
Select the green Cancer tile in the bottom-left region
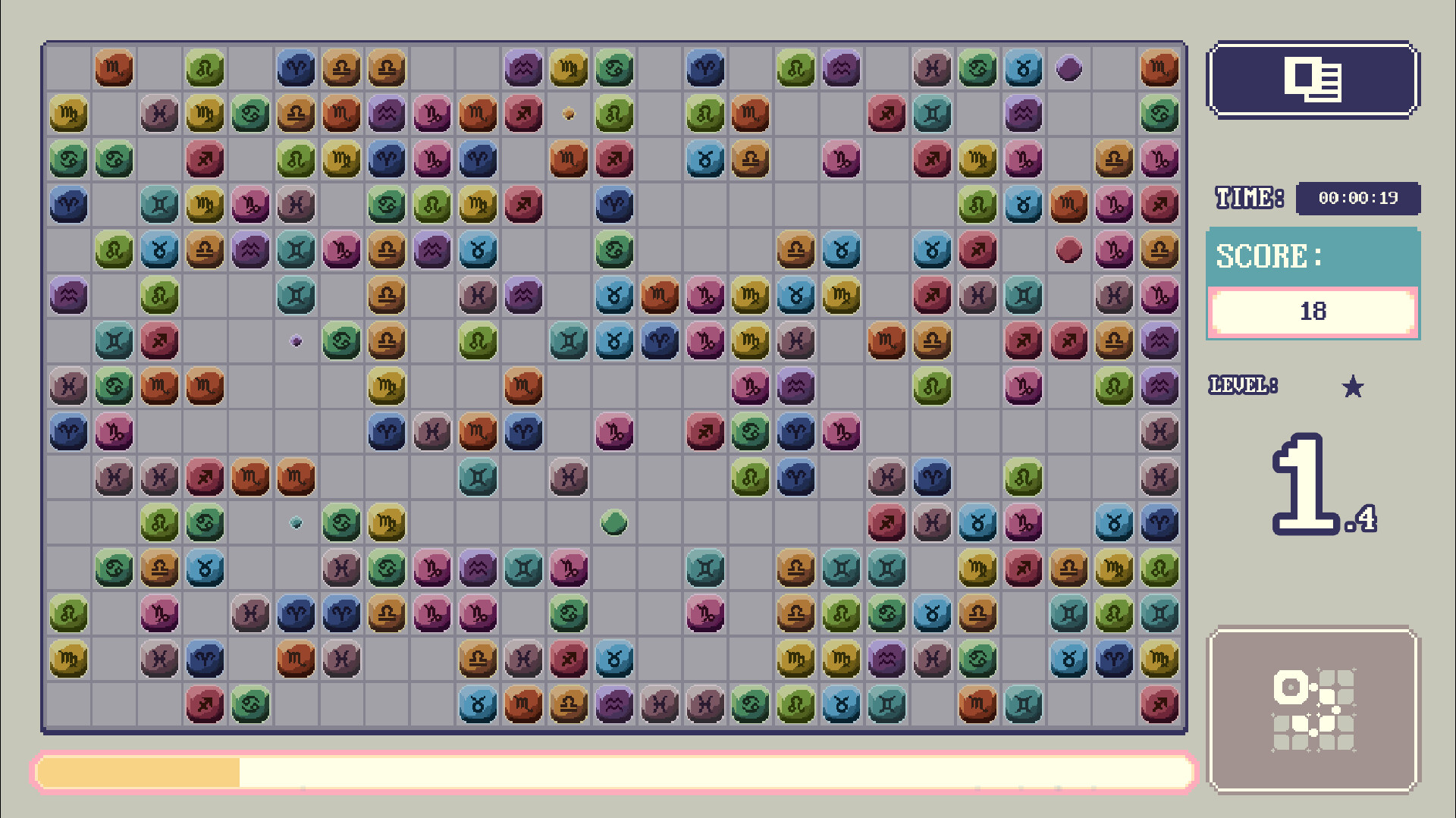[250, 705]
